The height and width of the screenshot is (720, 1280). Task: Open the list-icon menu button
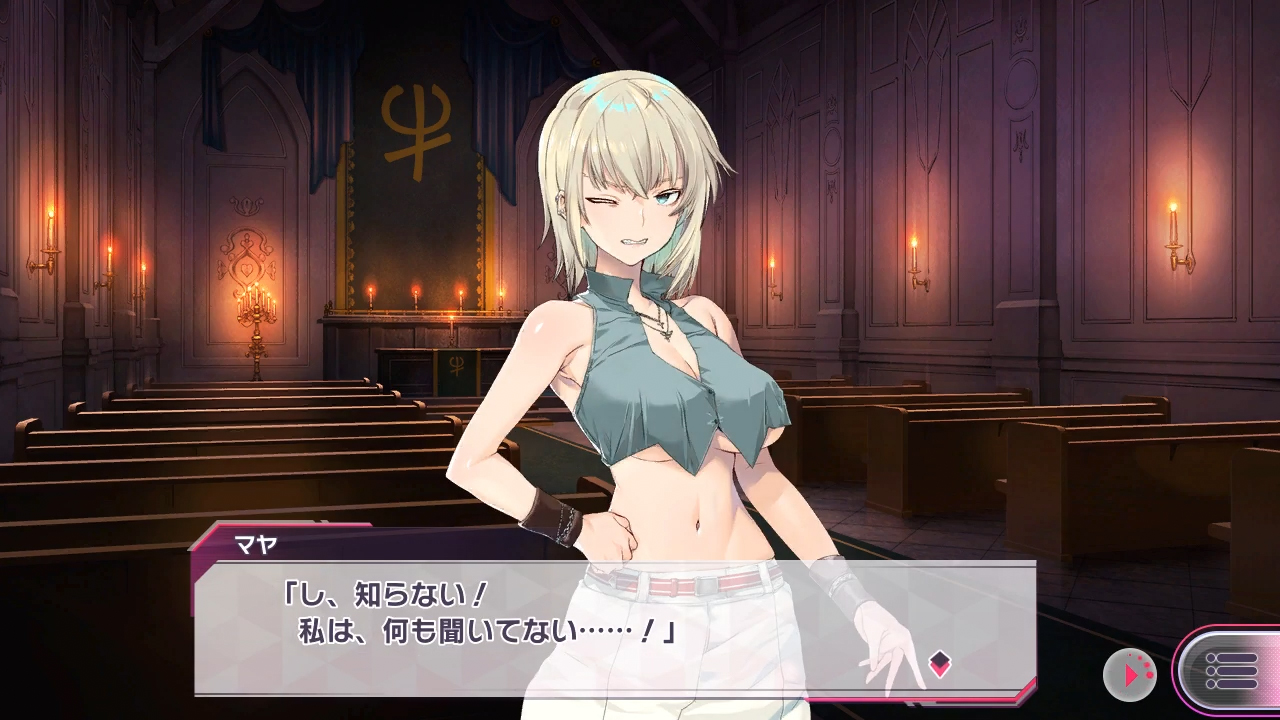(x=1232, y=671)
